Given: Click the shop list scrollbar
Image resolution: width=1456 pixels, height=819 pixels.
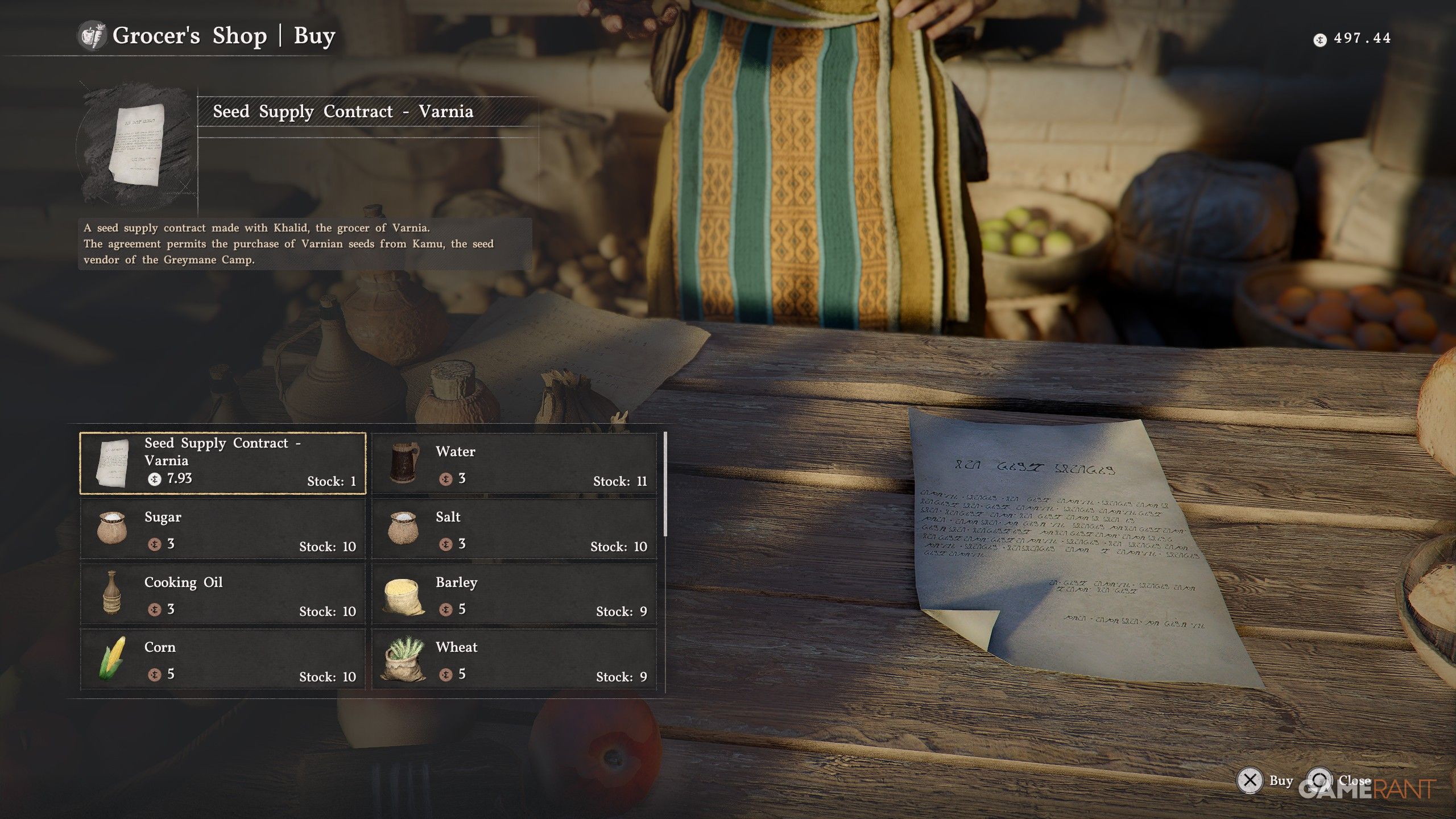Looking at the screenshot, I should [665, 483].
